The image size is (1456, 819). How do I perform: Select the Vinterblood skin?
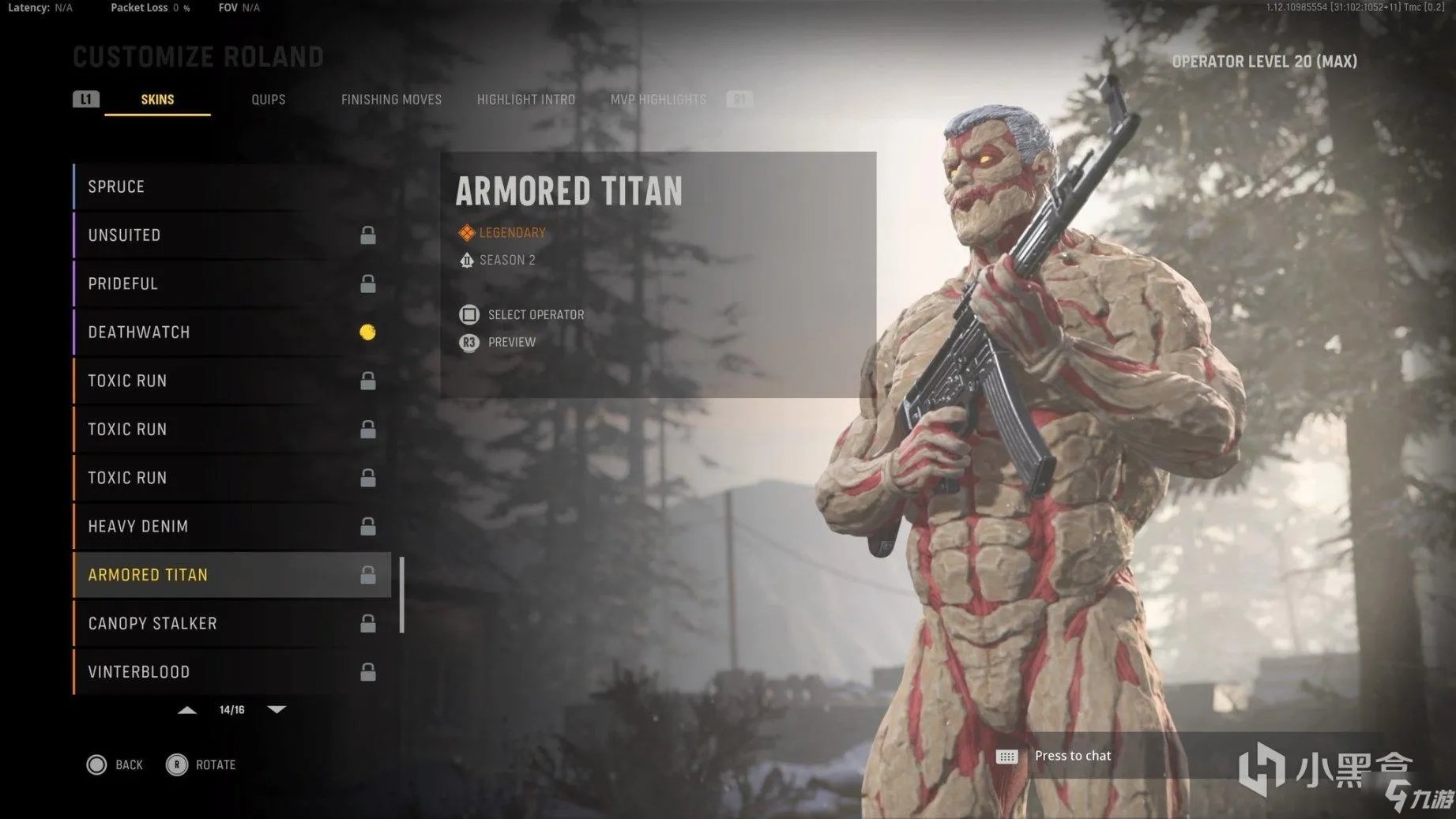(x=231, y=672)
